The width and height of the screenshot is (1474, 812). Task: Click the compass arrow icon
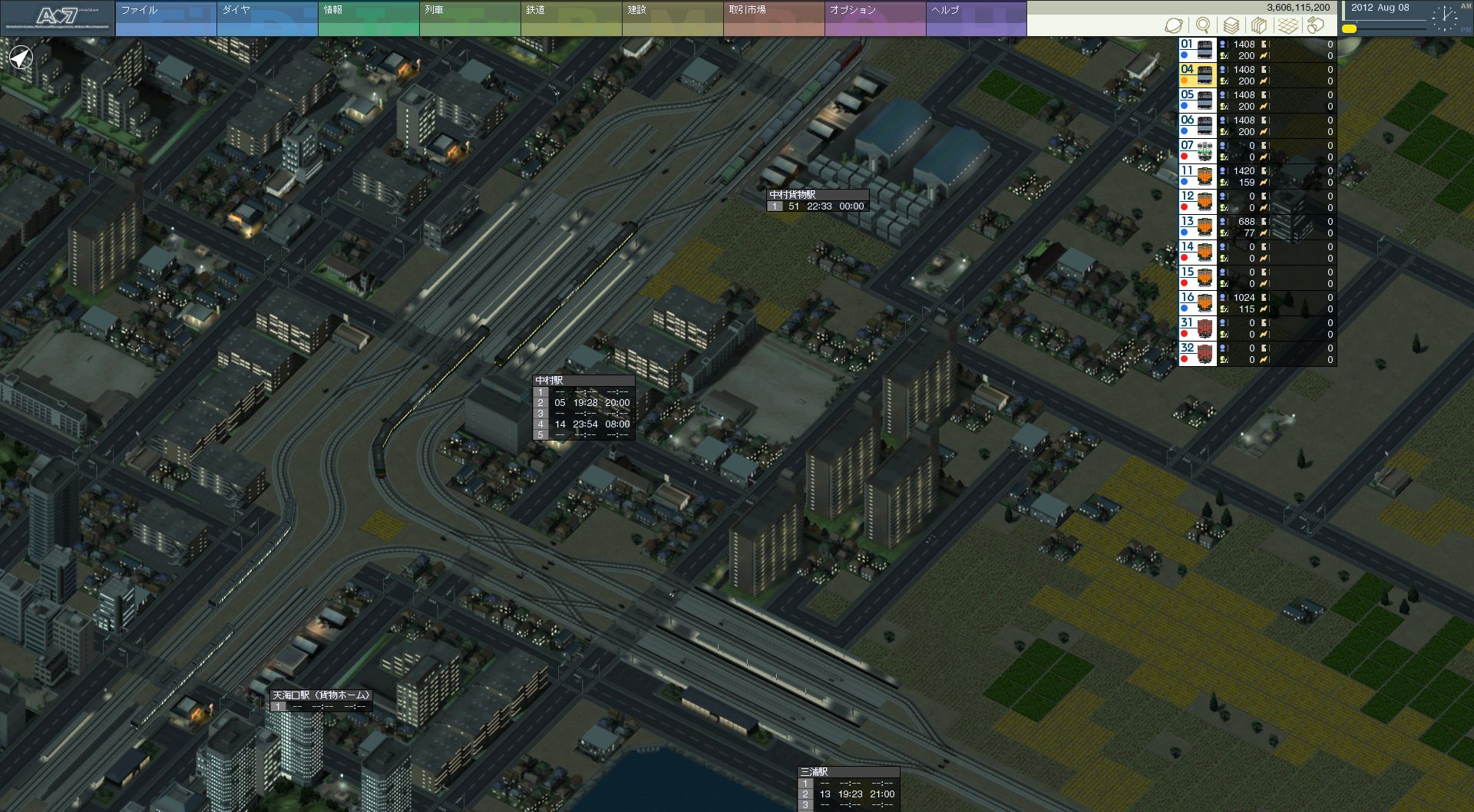21,57
